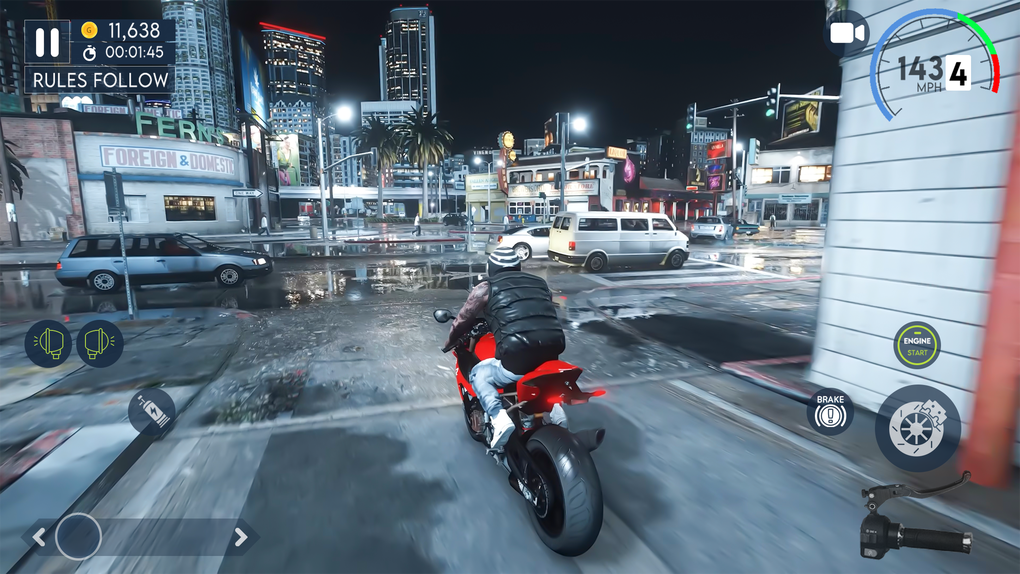Screen dimensions: 1020x574
Task: Click the round steering slider knob
Action: [78, 537]
